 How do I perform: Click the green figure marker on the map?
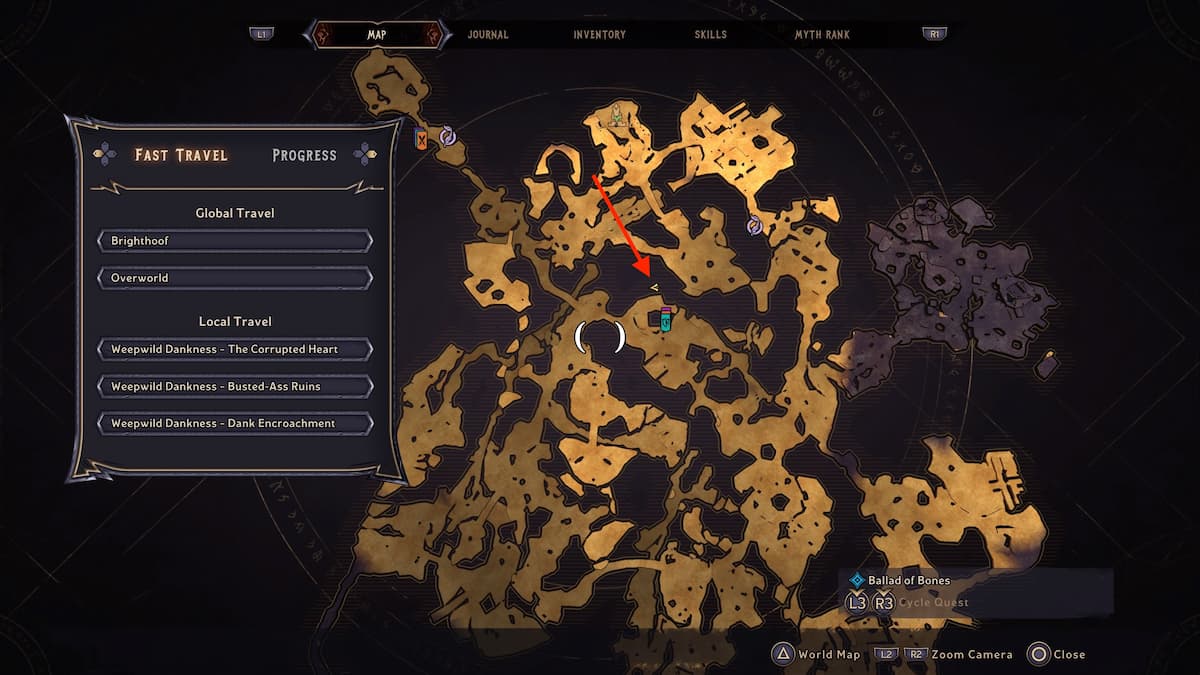tap(618, 115)
